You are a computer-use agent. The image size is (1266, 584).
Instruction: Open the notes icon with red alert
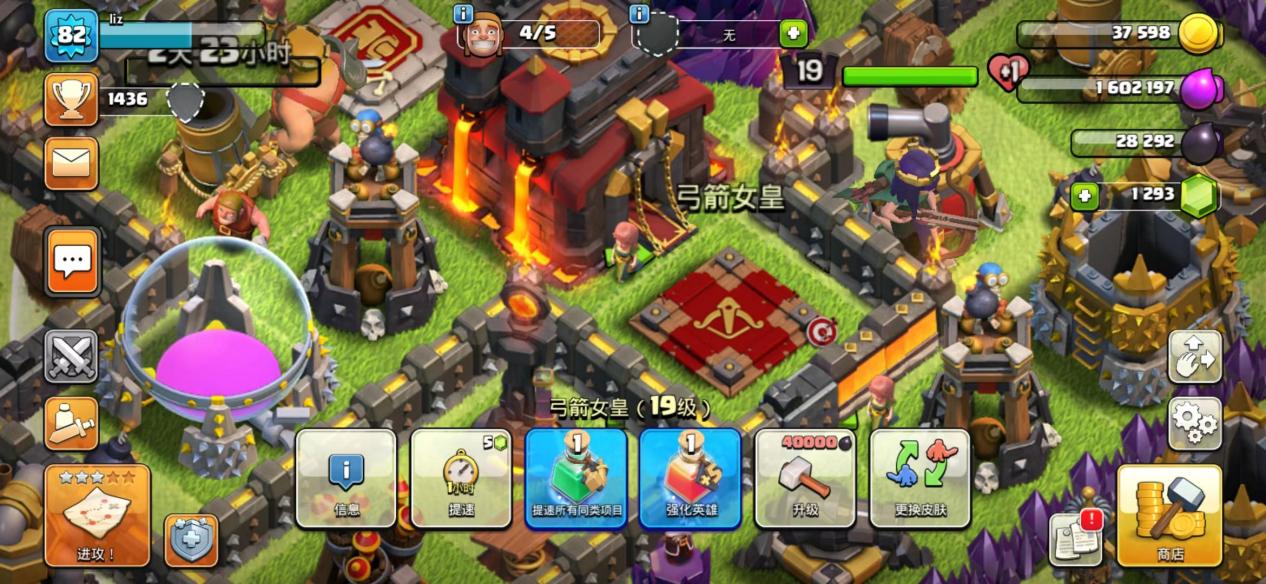(1075, 540)
